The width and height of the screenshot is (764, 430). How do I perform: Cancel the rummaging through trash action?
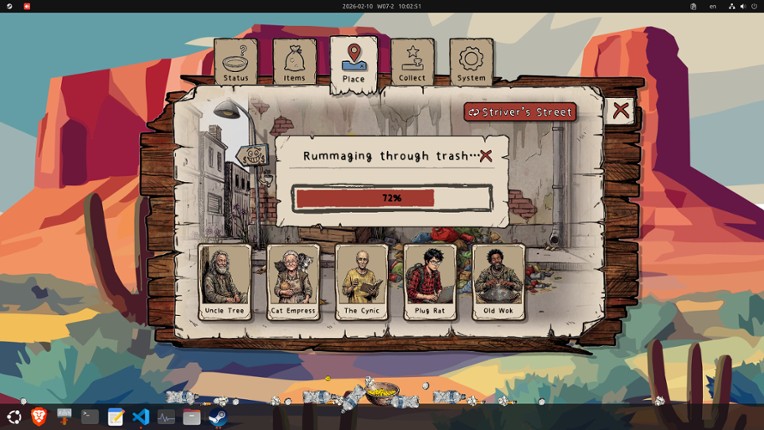(x=486, y=156)
